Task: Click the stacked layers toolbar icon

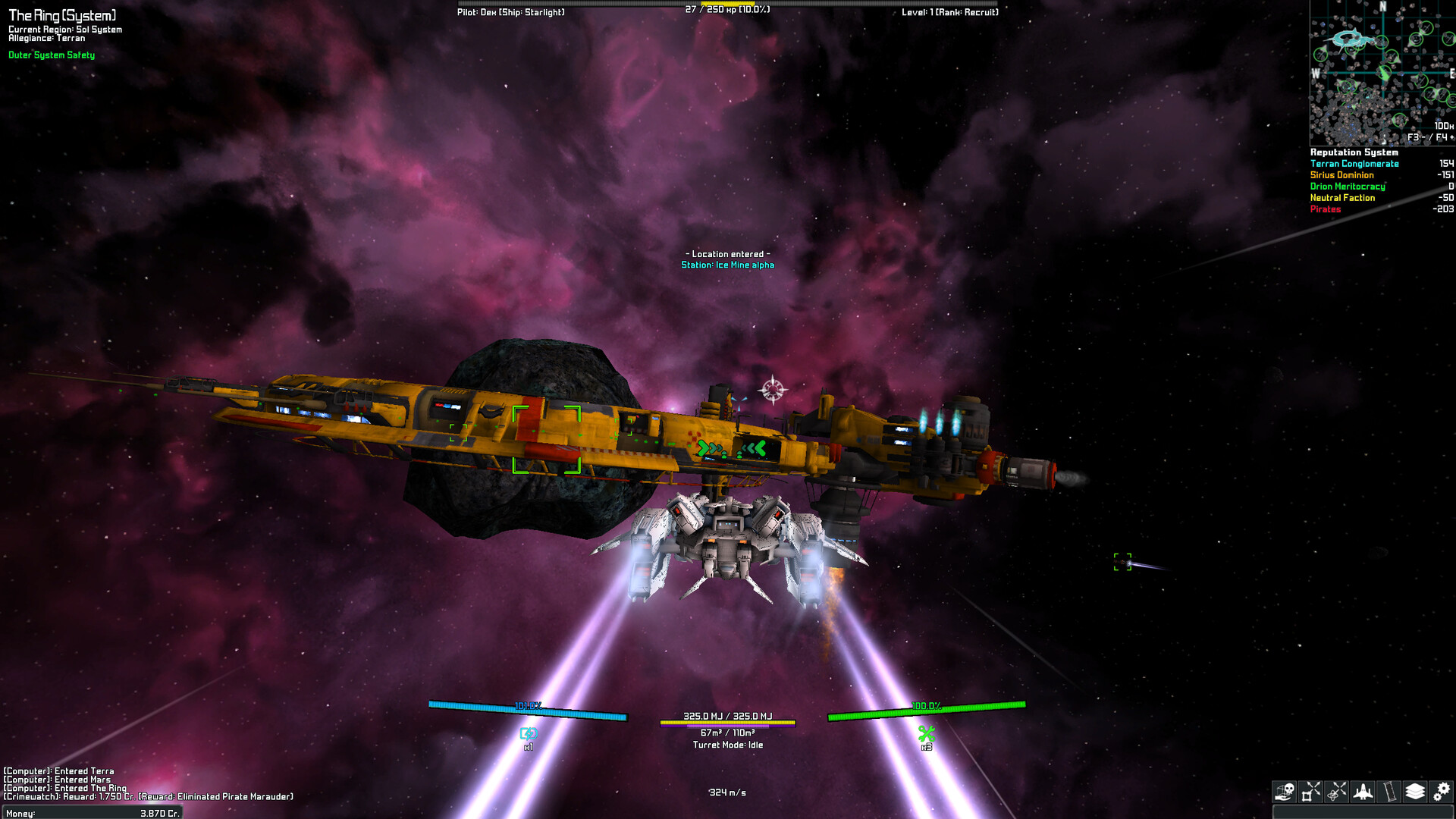Action: 1415,792
